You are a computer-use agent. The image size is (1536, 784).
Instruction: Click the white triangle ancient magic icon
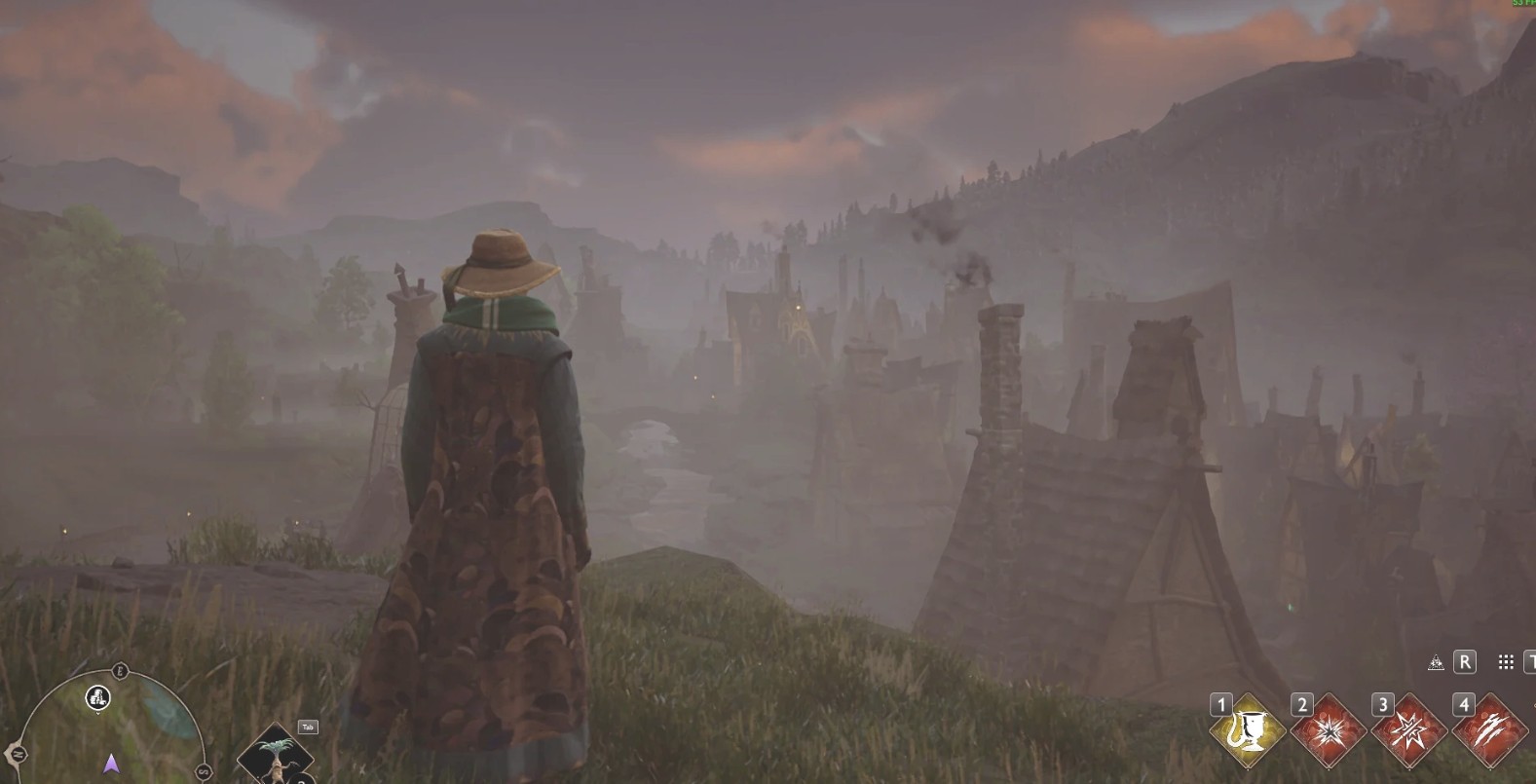point(1435,663)
